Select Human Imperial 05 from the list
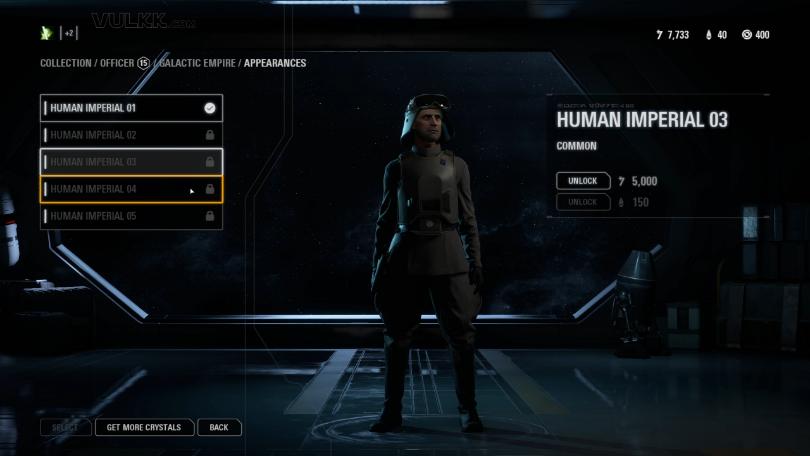This screenshot has width=810, height=456. coord(130,216)
